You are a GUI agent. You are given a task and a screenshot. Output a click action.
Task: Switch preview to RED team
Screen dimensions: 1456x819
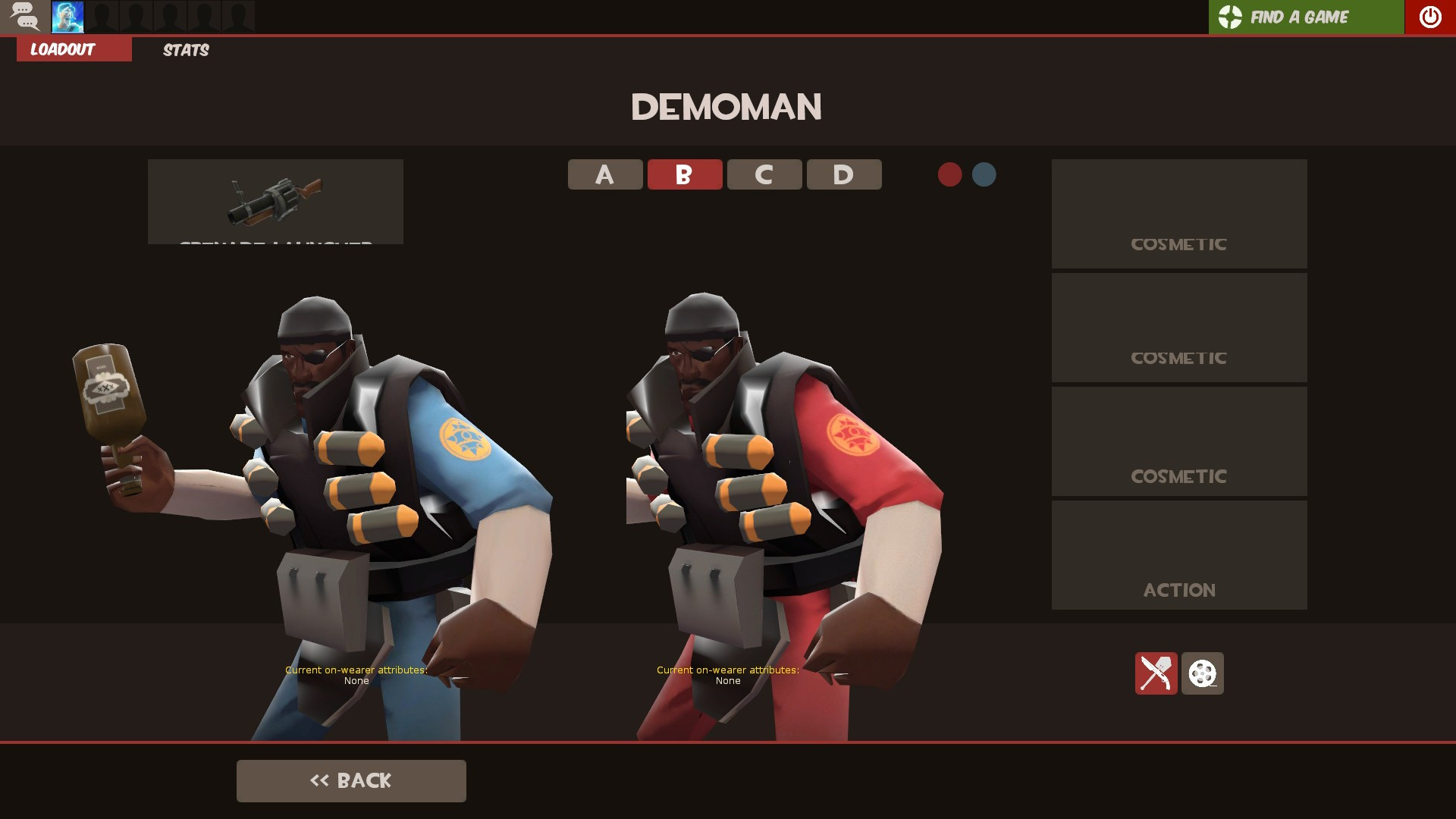(x=950, y=174)
